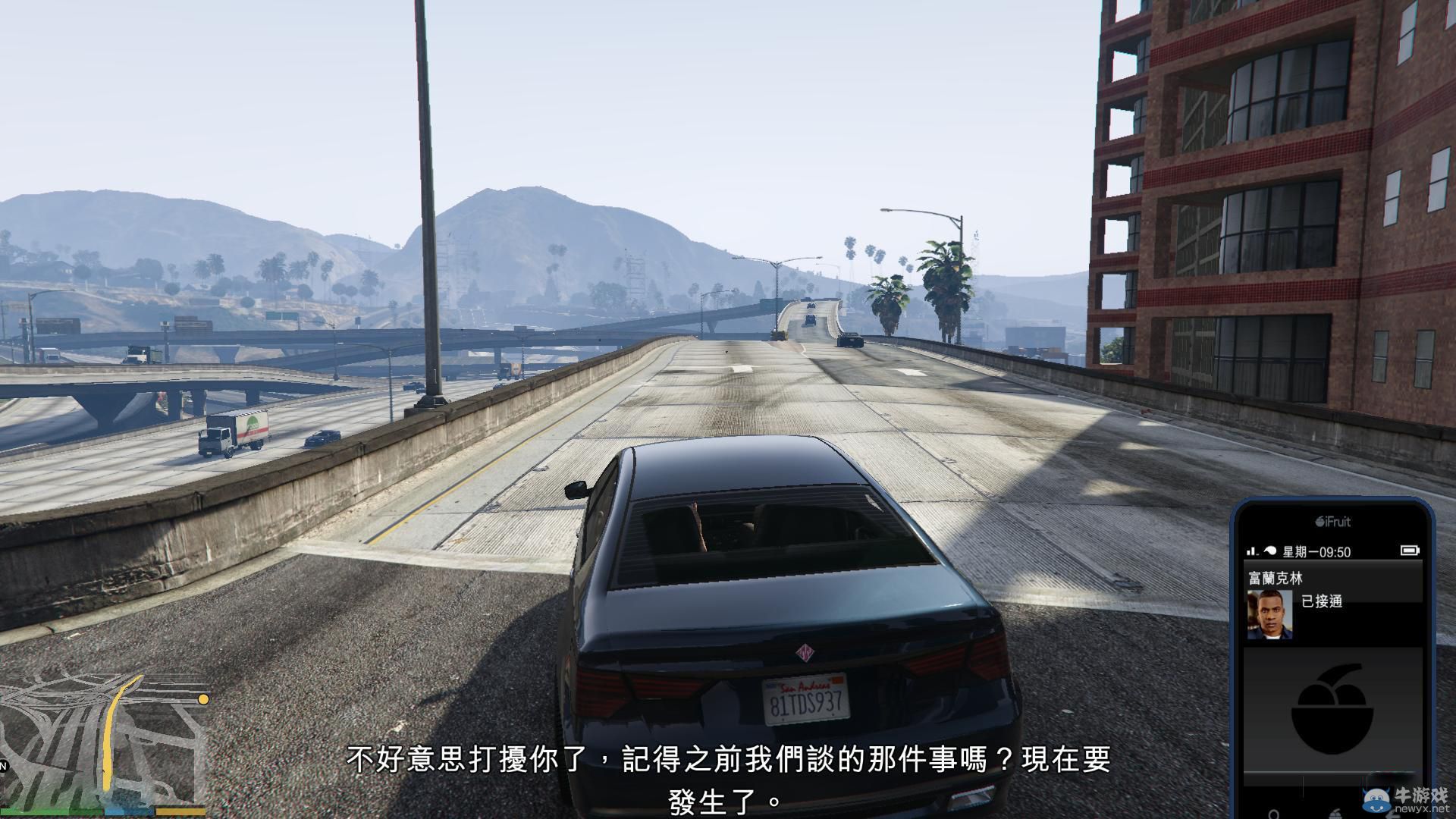Select the magnifier search icon on the phone

1275,814
